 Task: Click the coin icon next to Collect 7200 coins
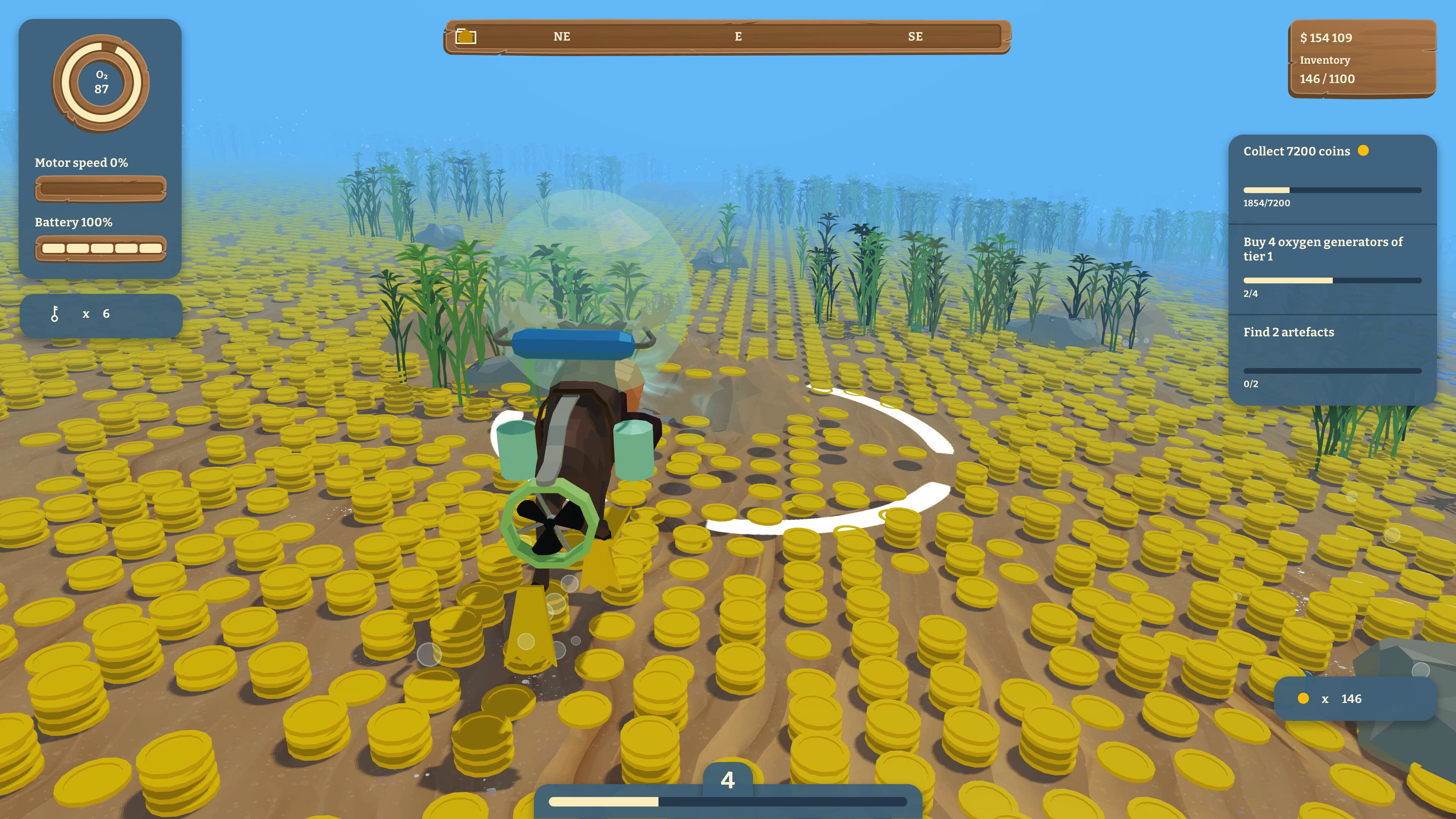[1363, 151]
